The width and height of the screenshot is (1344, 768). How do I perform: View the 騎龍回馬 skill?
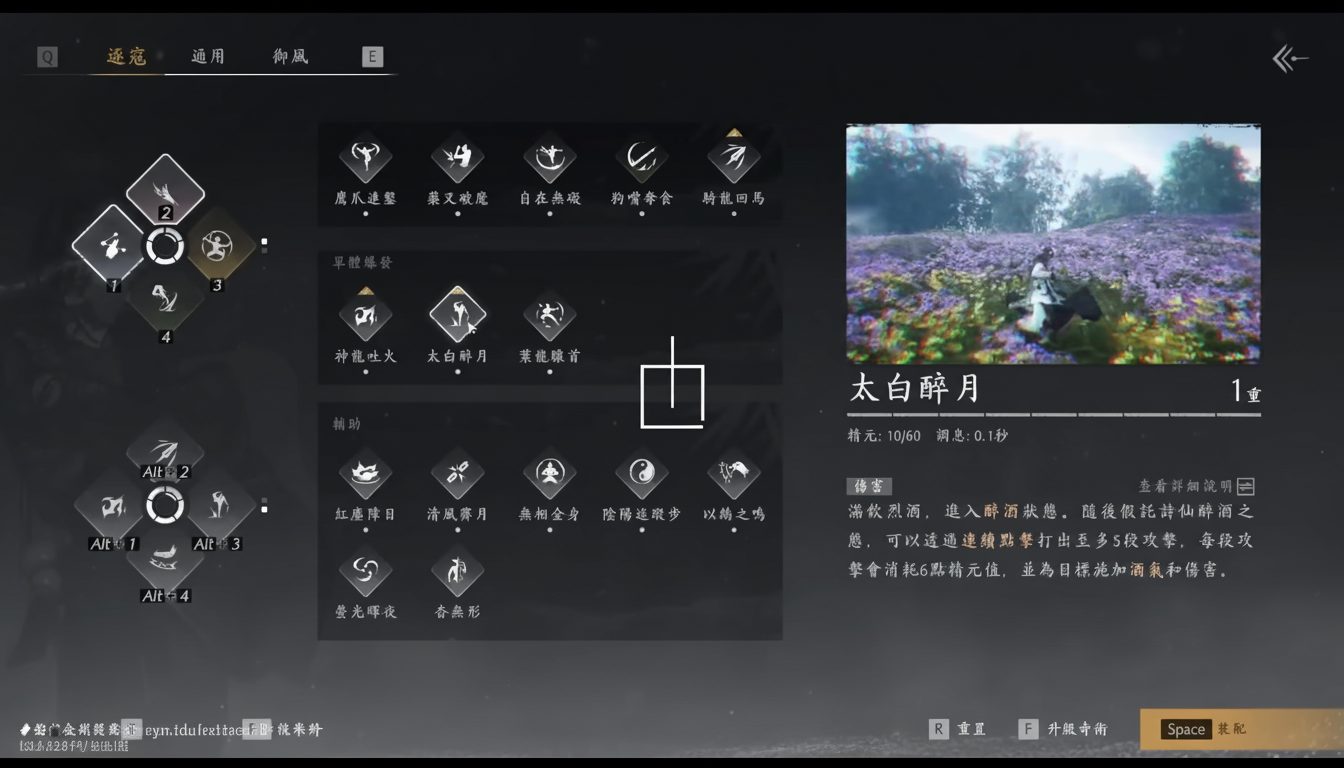tap(733, 160)
